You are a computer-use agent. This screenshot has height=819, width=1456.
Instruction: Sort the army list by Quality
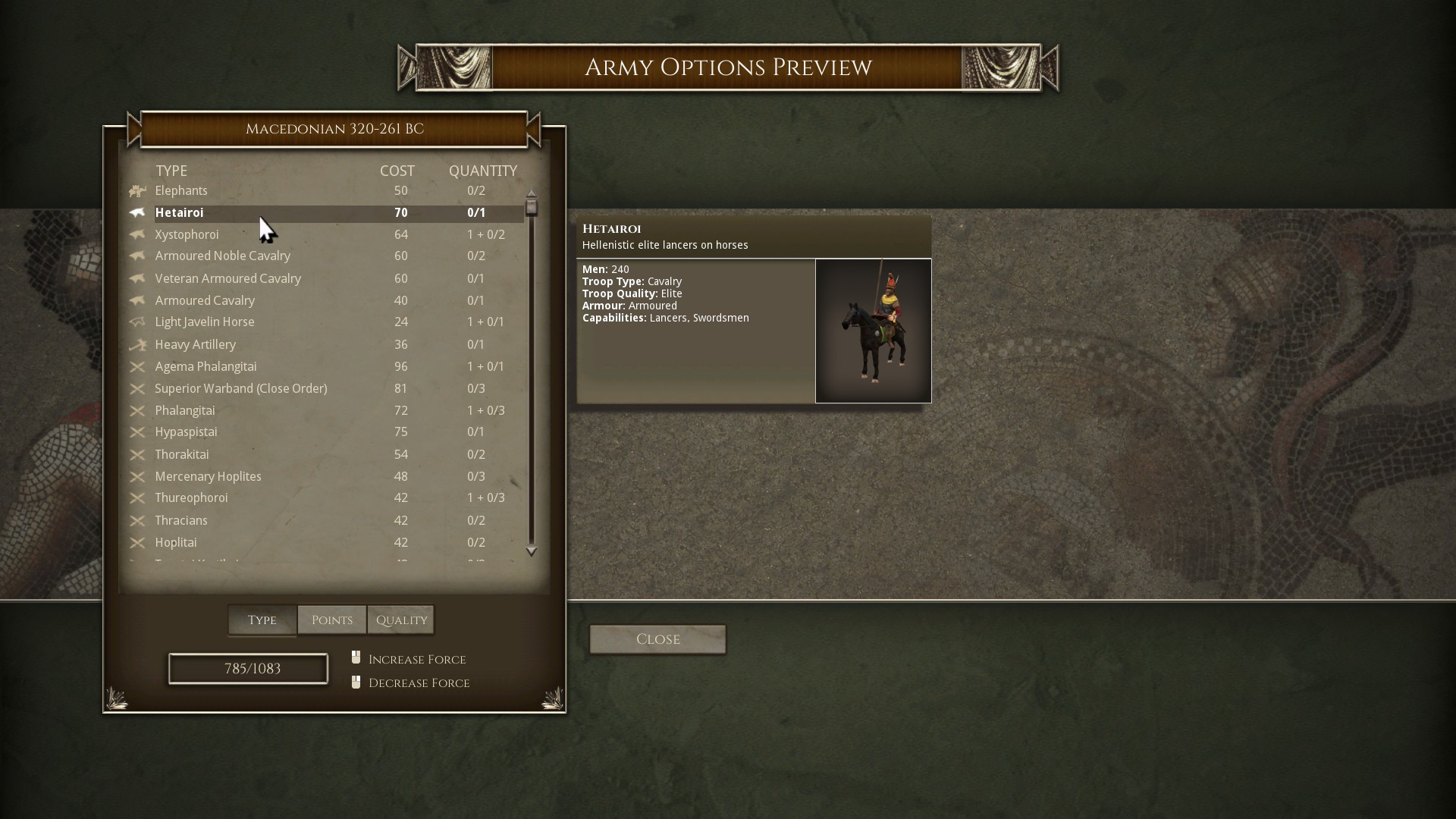pos(401,620)
